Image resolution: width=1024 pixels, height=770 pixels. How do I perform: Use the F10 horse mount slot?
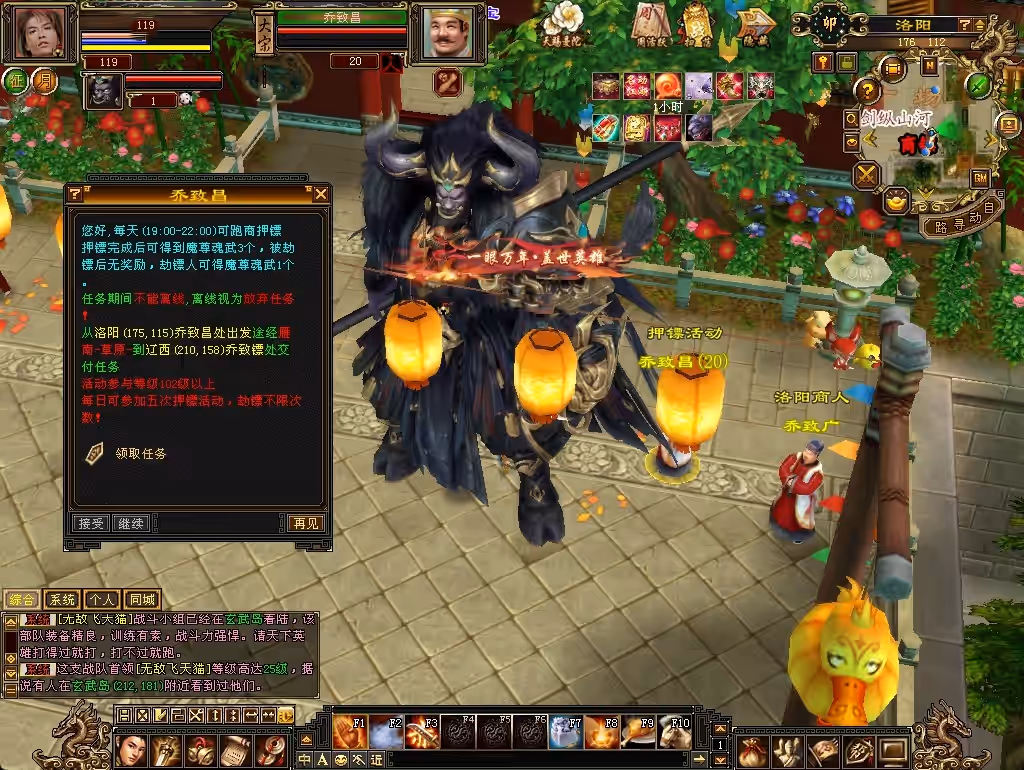point(675,732)
